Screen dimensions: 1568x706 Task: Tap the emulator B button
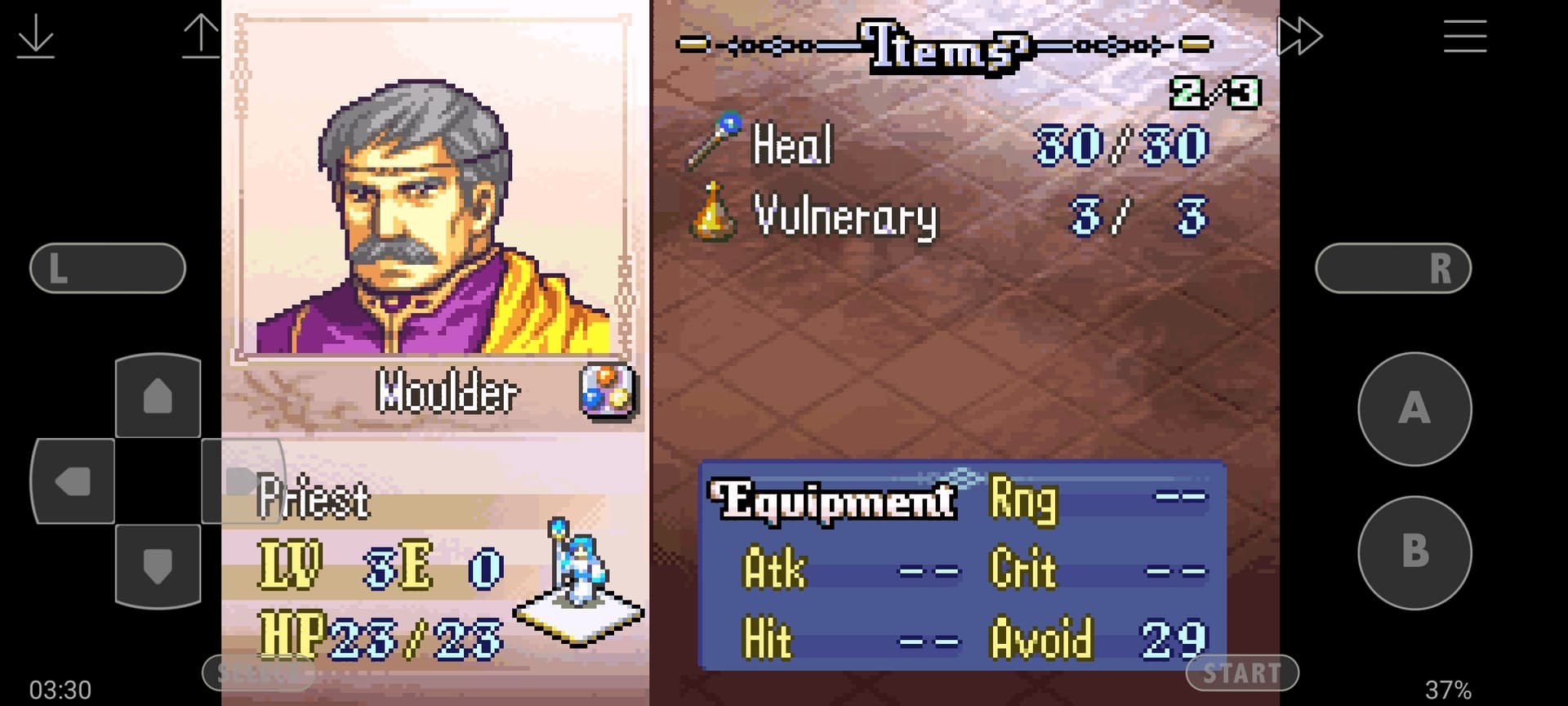coord(1414,552)
